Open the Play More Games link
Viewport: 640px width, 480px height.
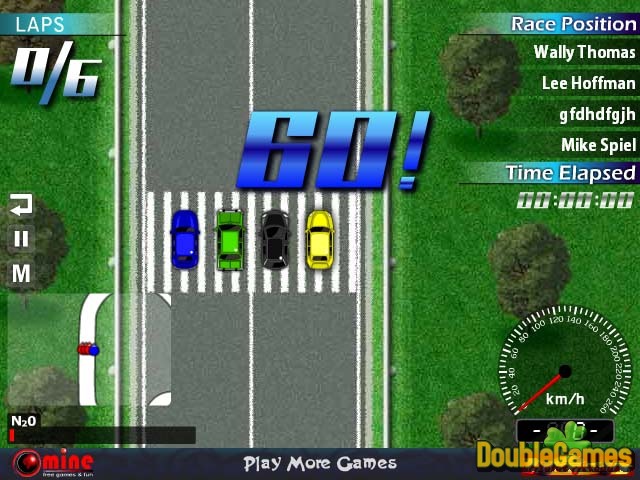(320, 463)
